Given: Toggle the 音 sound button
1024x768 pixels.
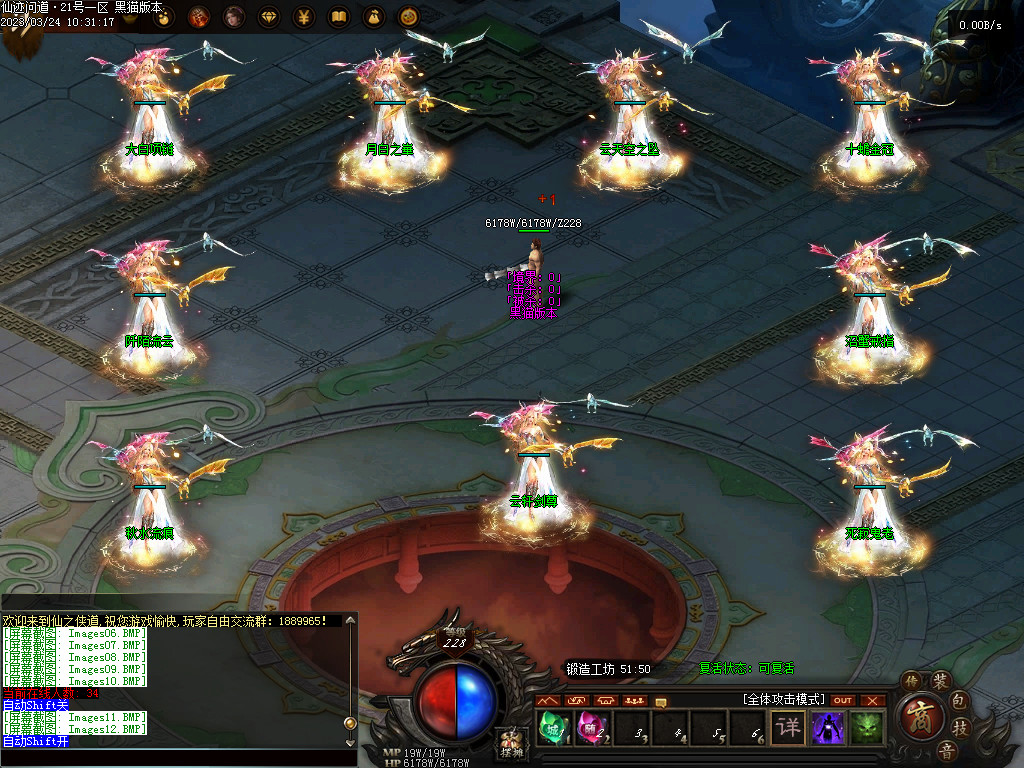Looking at the screenshot, I should (x=945, y=750).
